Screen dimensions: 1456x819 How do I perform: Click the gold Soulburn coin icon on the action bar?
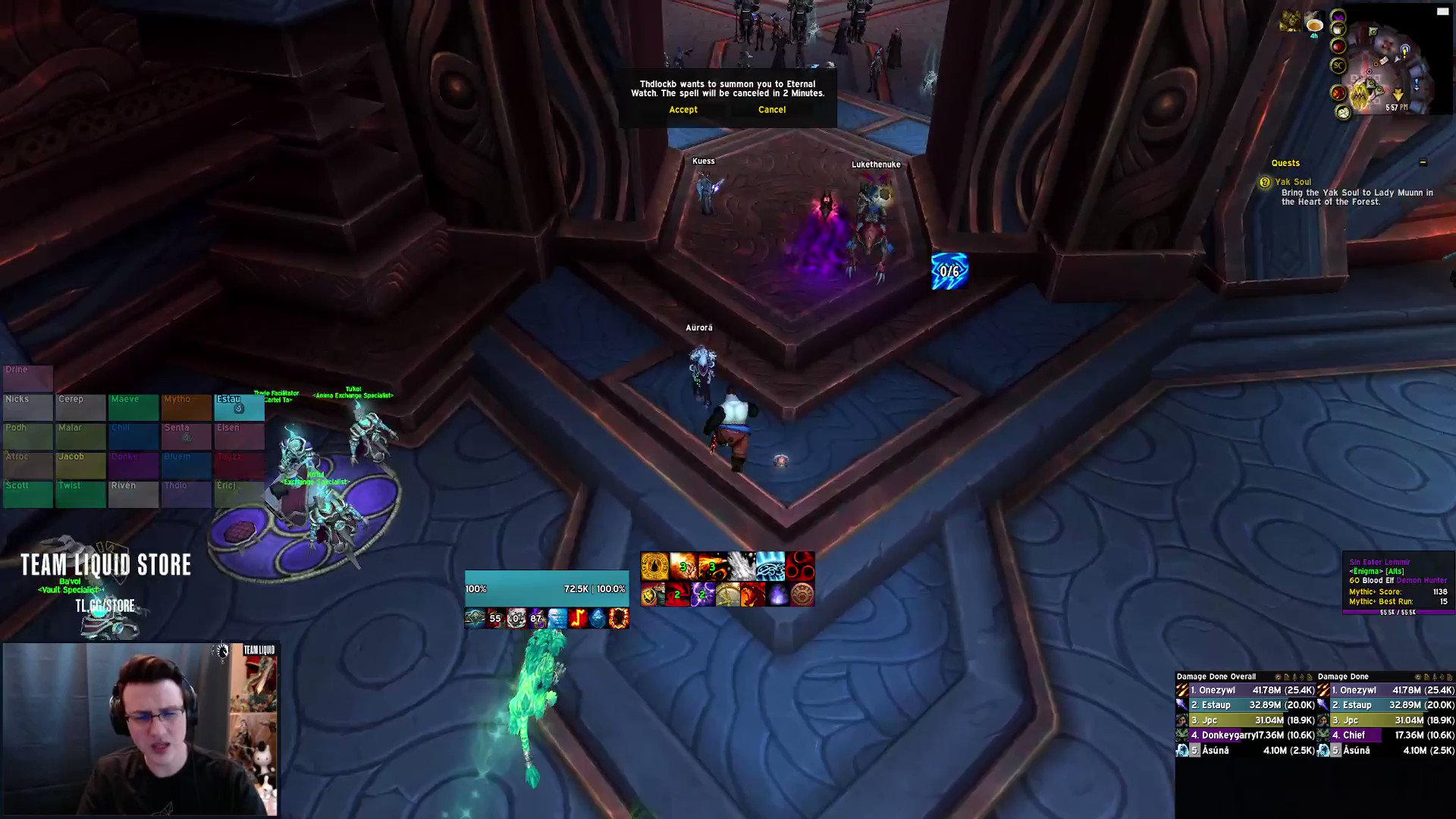tap(654, 566)
